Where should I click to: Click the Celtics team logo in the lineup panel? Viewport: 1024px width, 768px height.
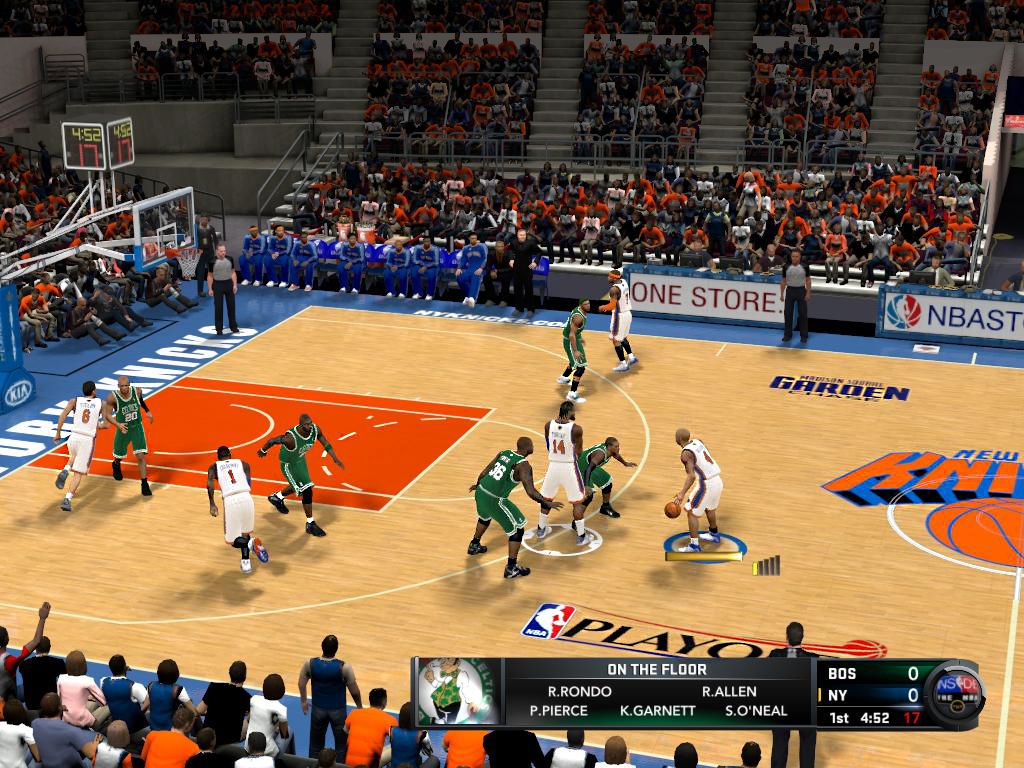click(457, 690)
